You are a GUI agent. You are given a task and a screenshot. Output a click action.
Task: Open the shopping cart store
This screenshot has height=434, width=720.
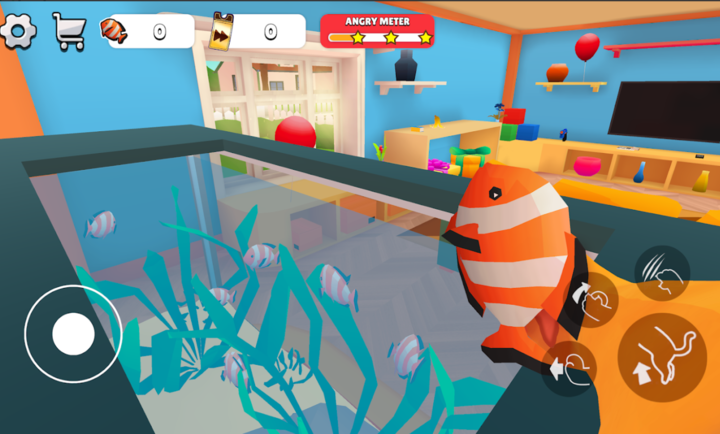click(x=68, y=31)
